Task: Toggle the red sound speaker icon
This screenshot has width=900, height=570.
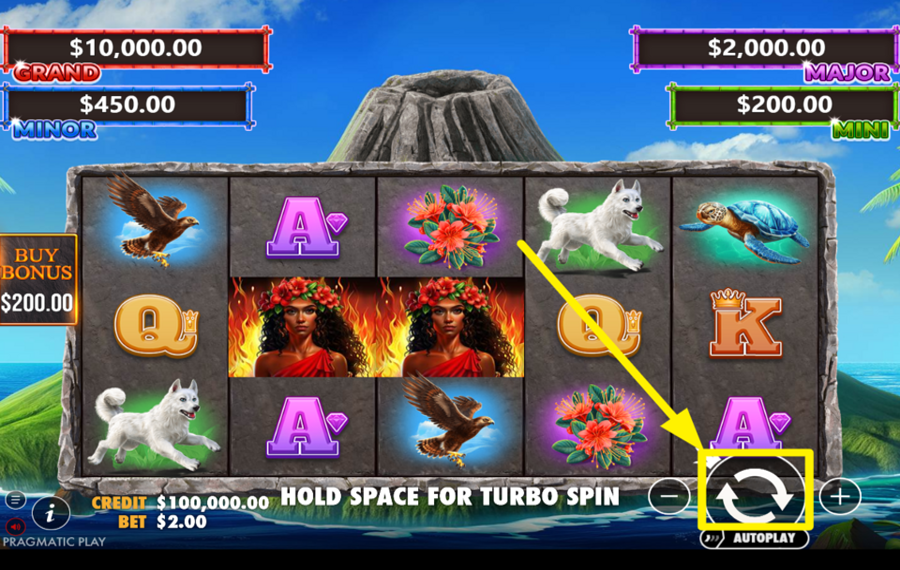Action: tap(16, 525)
